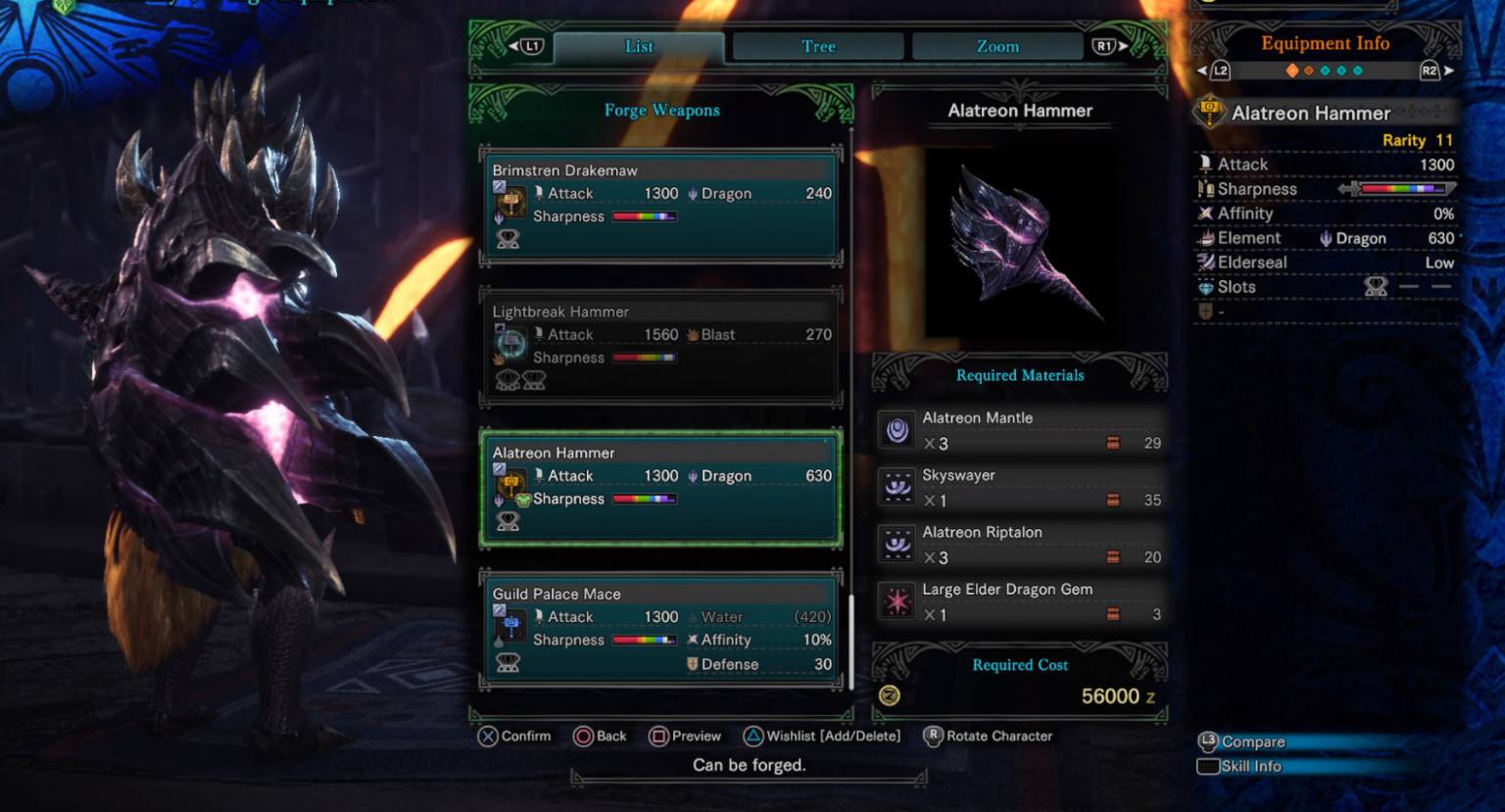Click the Guild Palace Mace weapon icon
Screen dimensions: 1505x812
tap(510, 625)
